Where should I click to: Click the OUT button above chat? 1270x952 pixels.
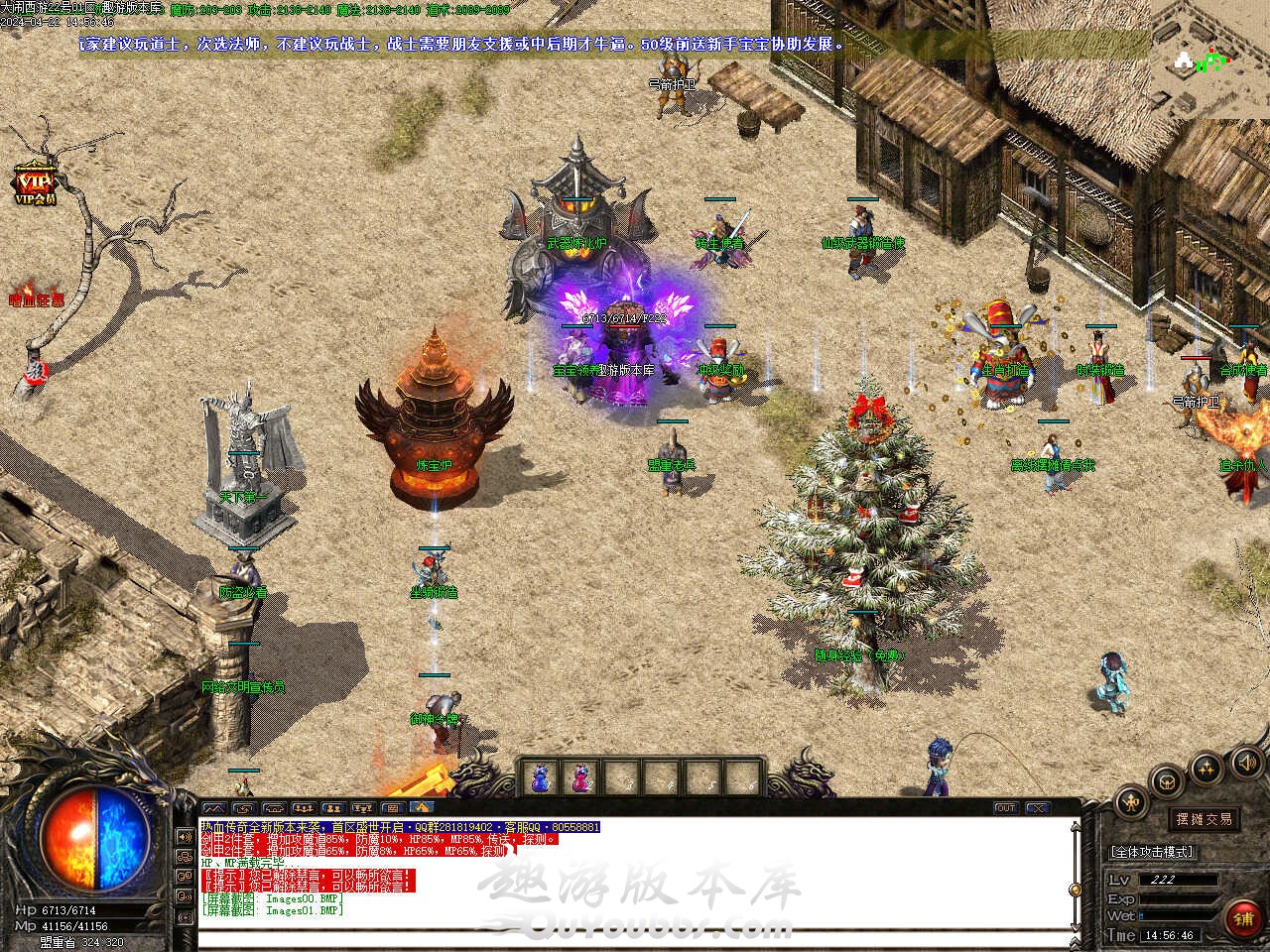[1005, 808]
